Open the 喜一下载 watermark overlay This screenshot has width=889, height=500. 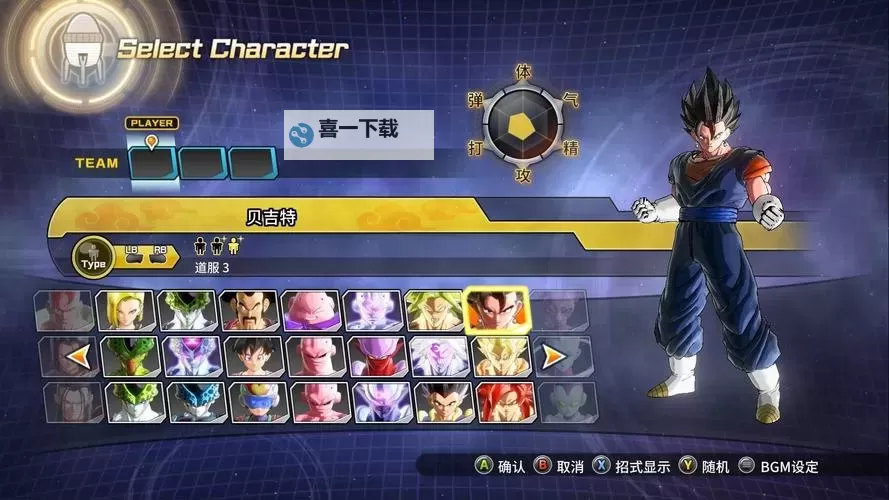[359, 133]
